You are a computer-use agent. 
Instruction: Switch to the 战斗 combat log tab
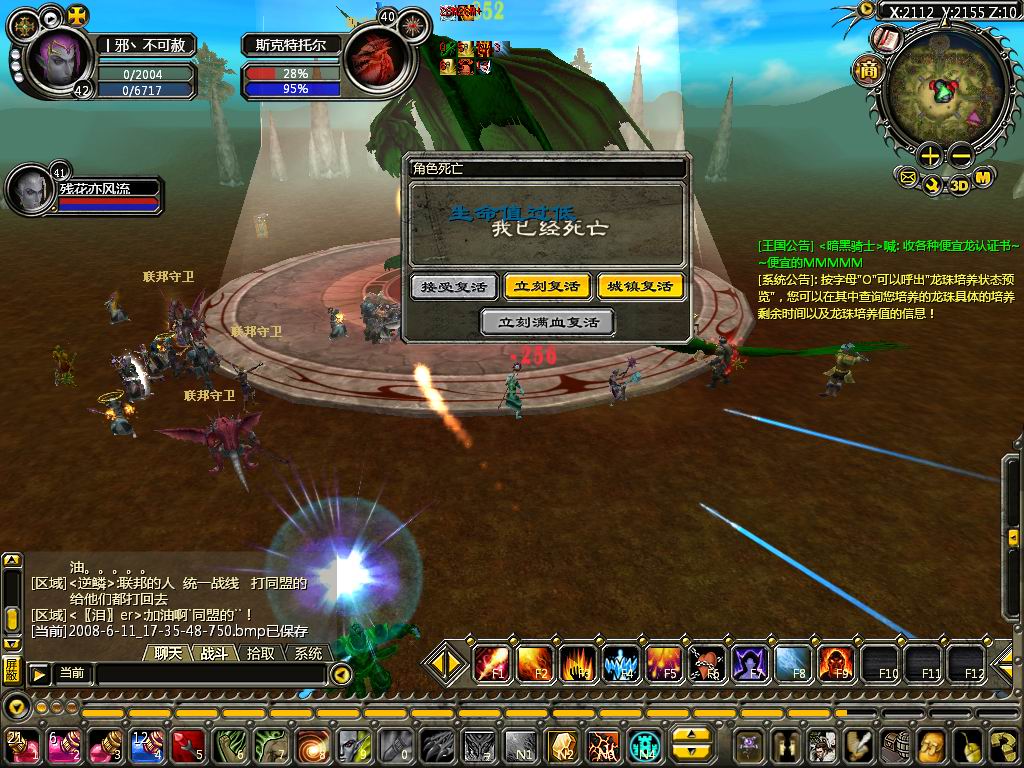[x=215, y=653]
